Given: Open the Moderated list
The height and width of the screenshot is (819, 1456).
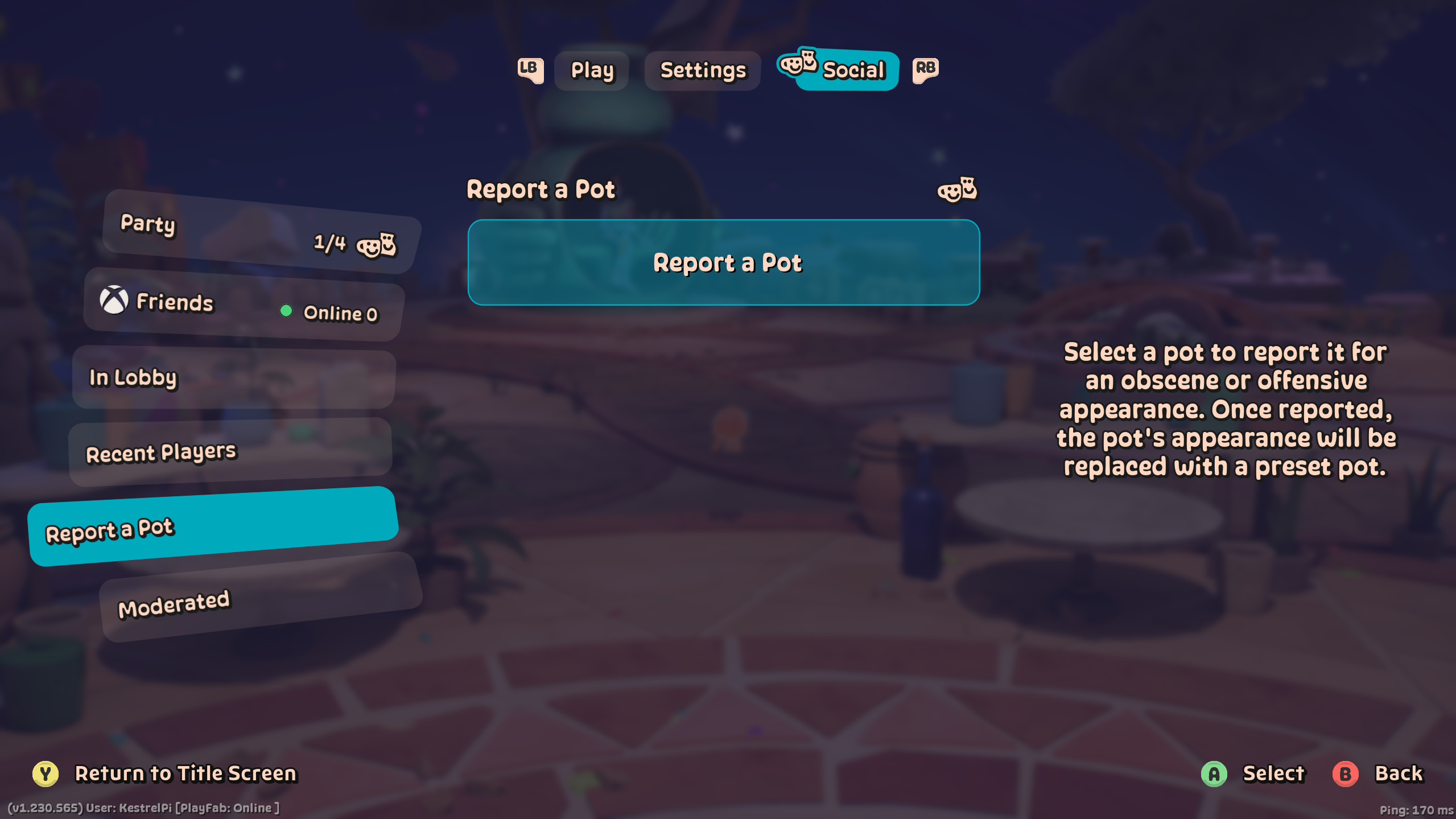Looking at the screenshot, I should (261, 597).
